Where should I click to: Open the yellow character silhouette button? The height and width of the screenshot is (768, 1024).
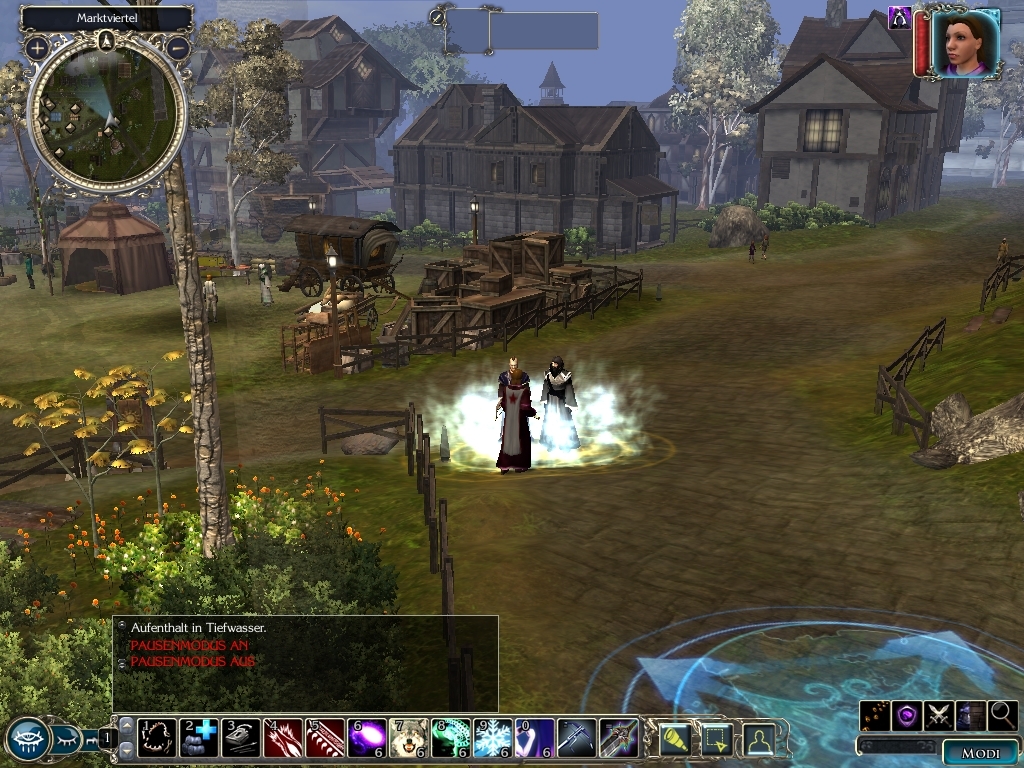[x=760, y=738]
